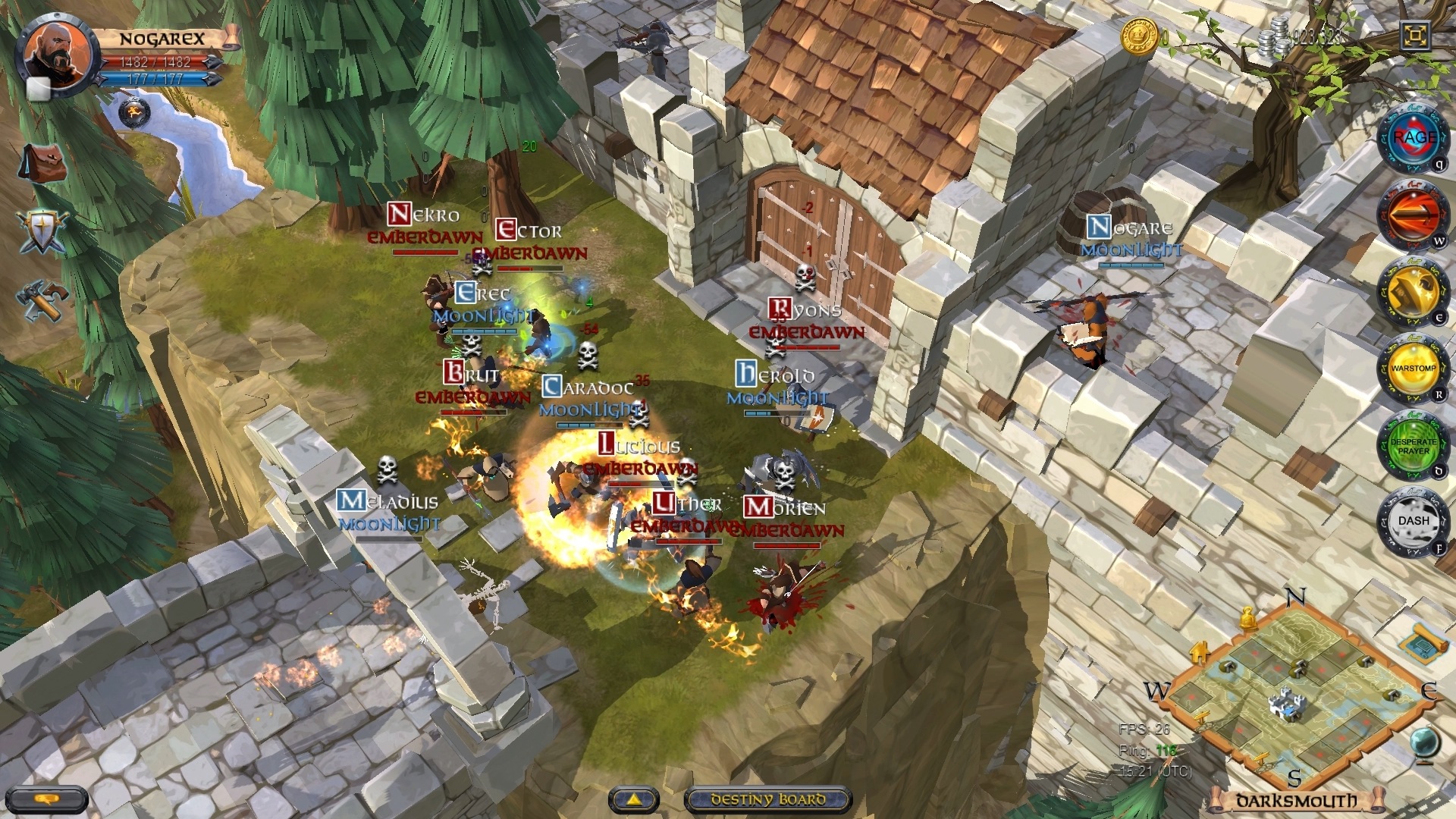The width and height of the screenshot is (1456, 819).
Task: Open crafting via the hammers icon
Action: tap(42, 300)
